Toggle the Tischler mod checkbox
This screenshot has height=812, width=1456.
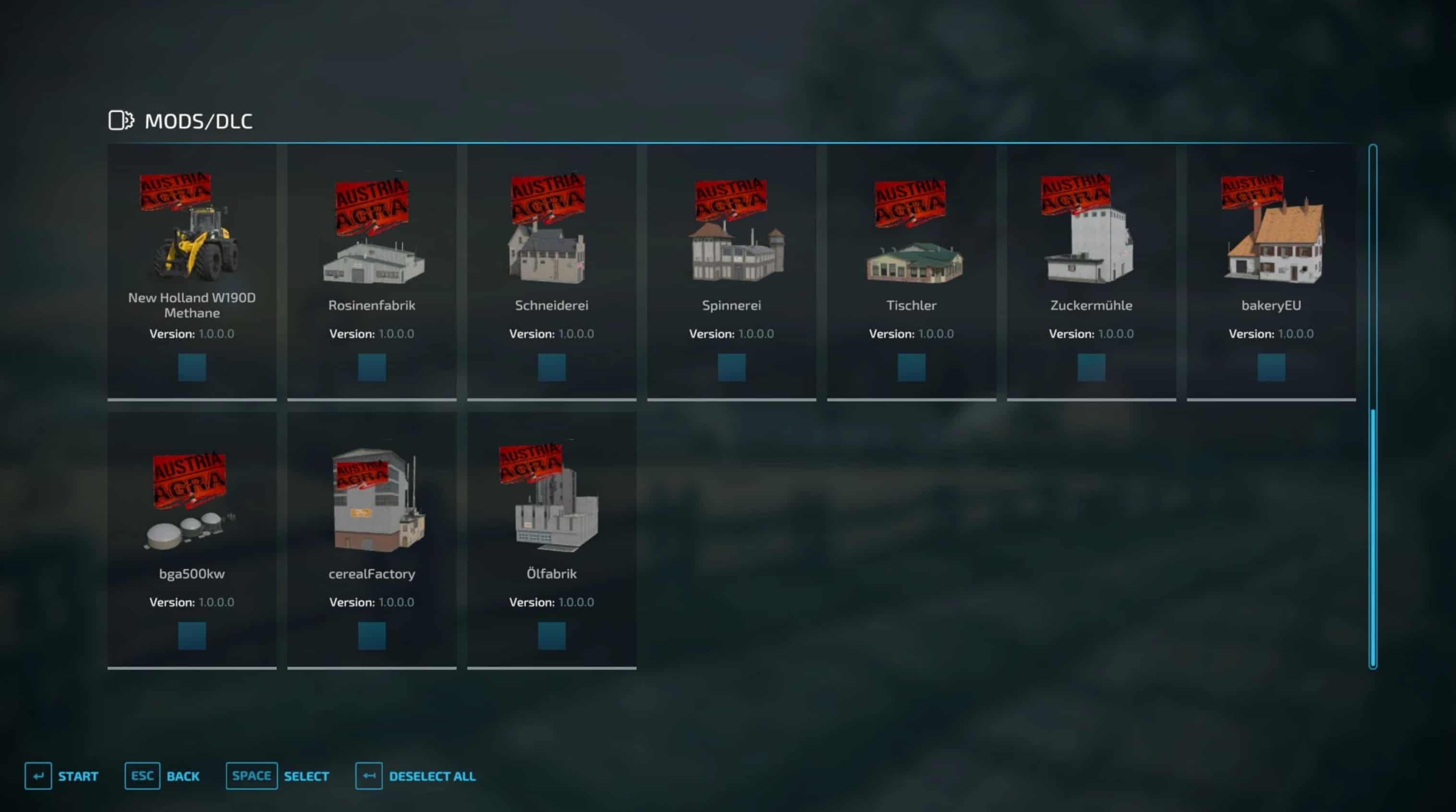point(911,367)
